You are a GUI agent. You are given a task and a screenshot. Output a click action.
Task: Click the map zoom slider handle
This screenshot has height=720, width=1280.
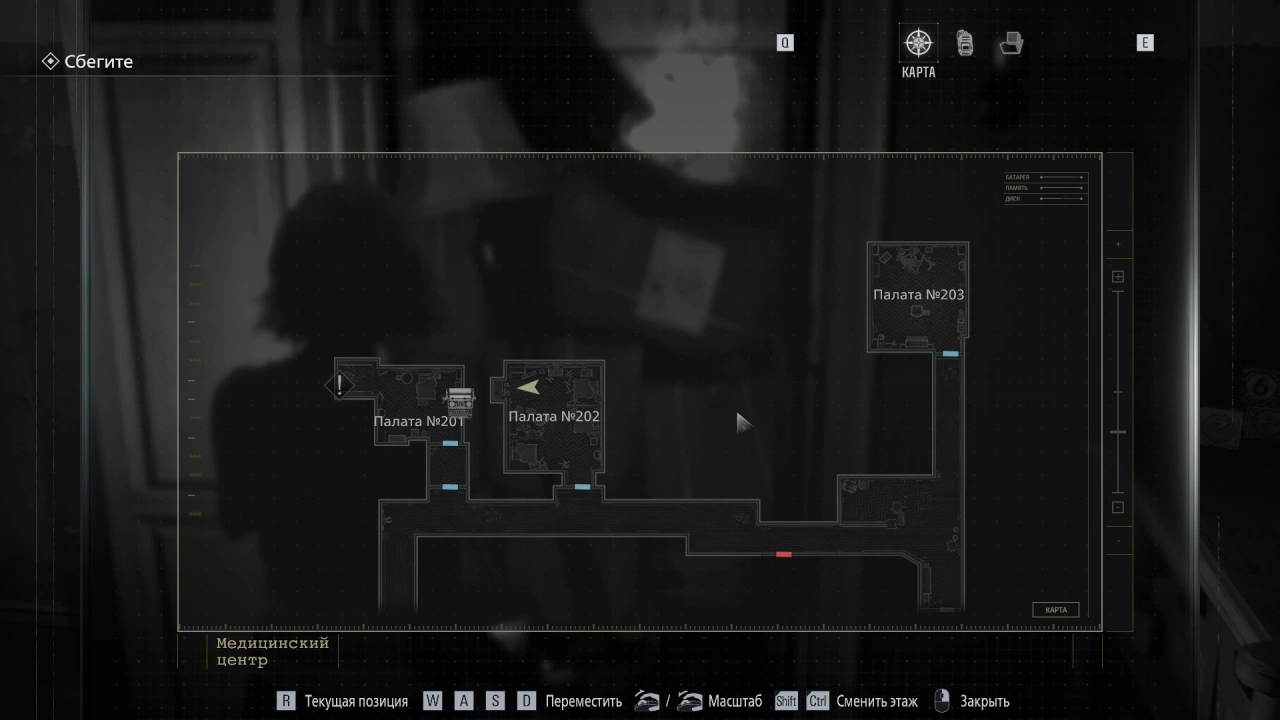pyautogui.click(x=1118, y=432)
